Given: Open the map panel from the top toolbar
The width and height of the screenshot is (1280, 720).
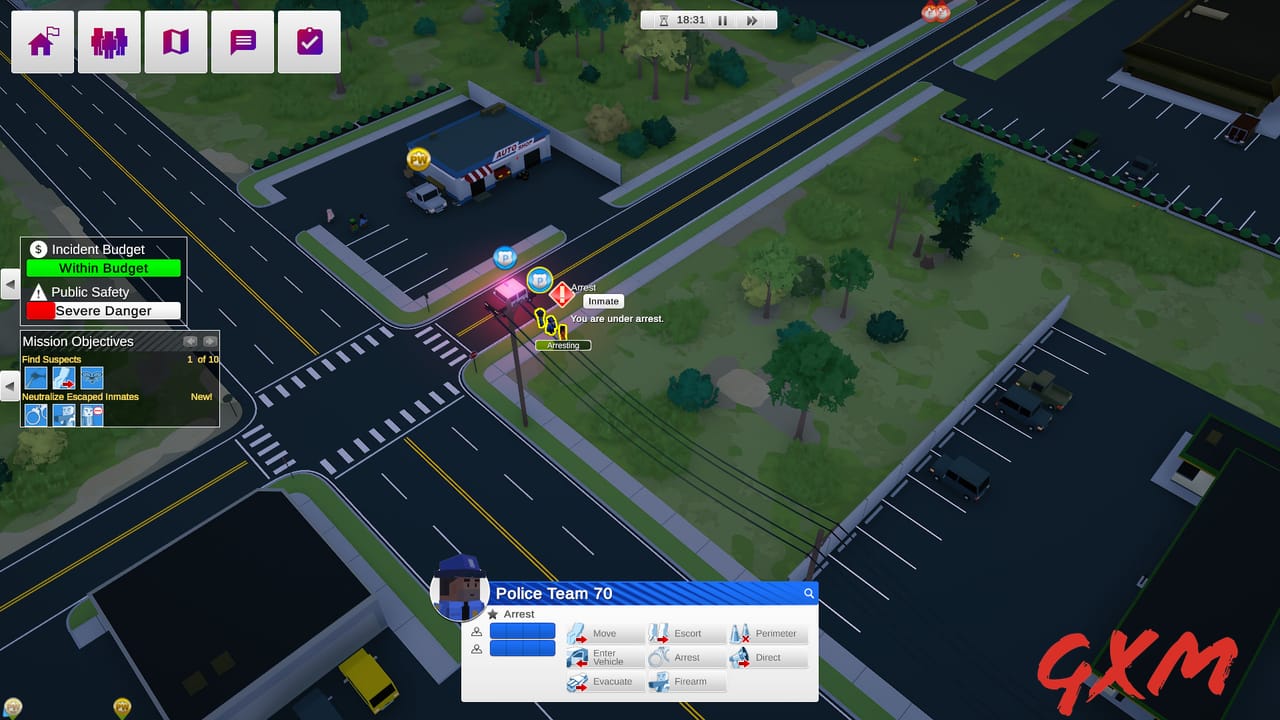Looking at the screenshot, I should [x=175, y=41].
